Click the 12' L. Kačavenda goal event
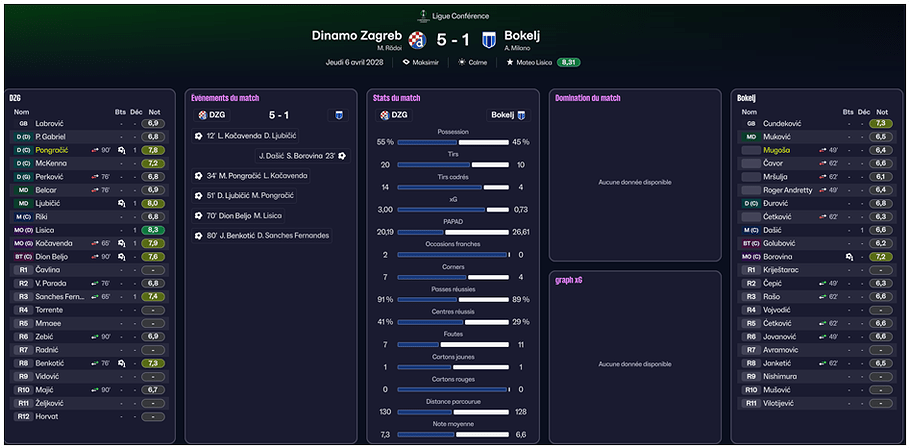910x448 pixels. click(253, 135)
